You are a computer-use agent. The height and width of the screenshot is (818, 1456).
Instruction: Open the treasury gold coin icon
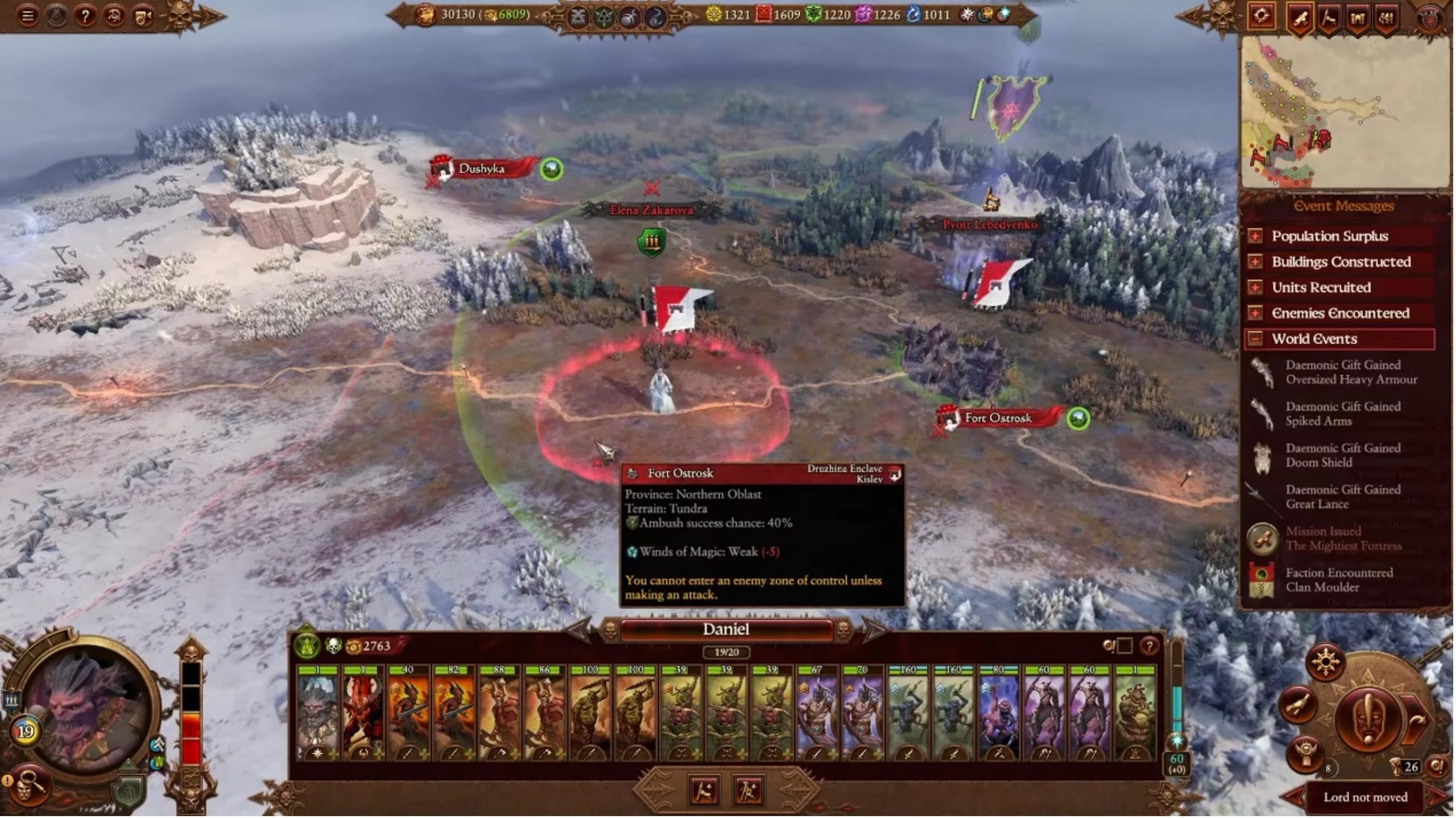[x=425, y=15]
